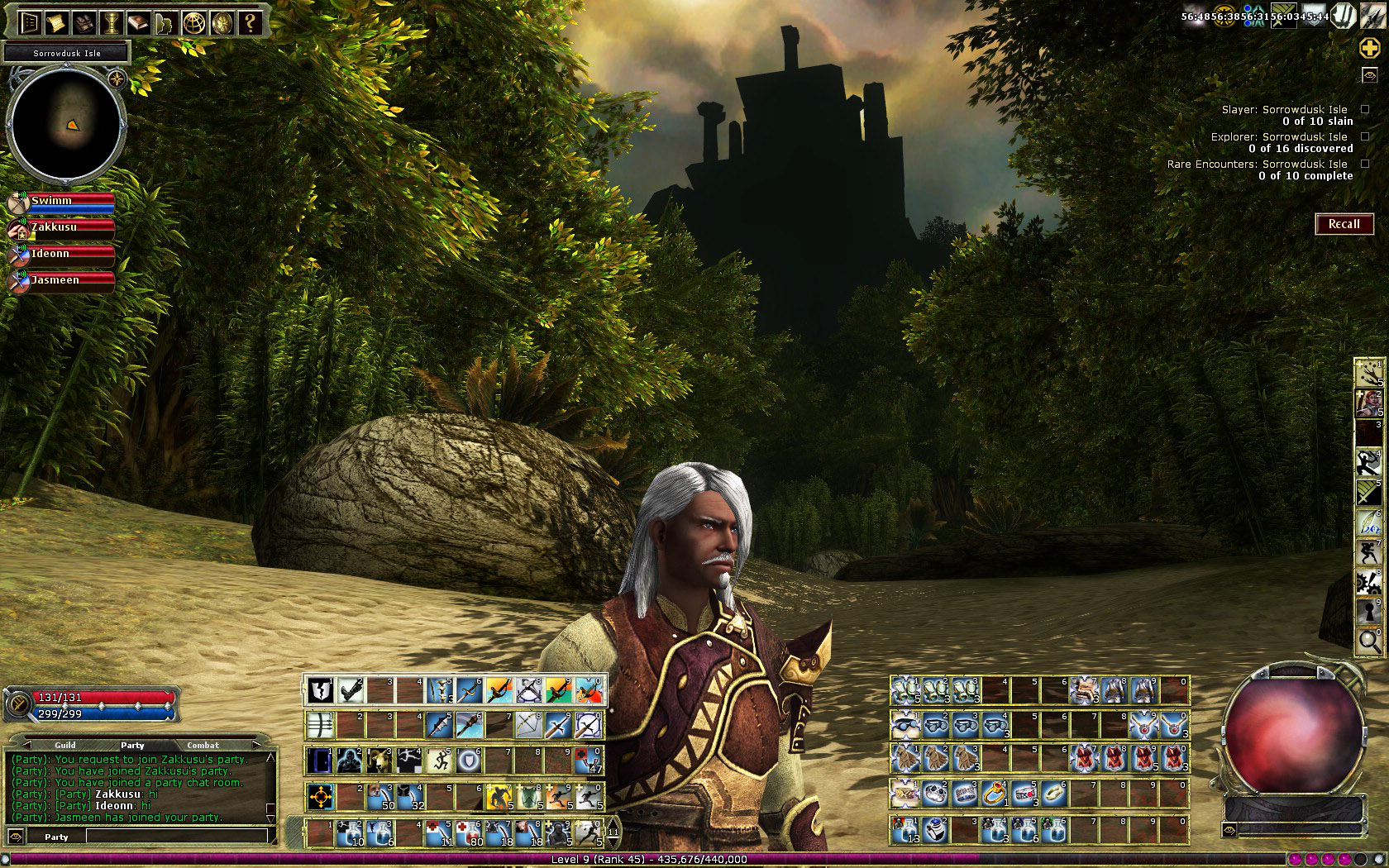
Task: Switch to the Combat chat tab
Action: point(203,745)
